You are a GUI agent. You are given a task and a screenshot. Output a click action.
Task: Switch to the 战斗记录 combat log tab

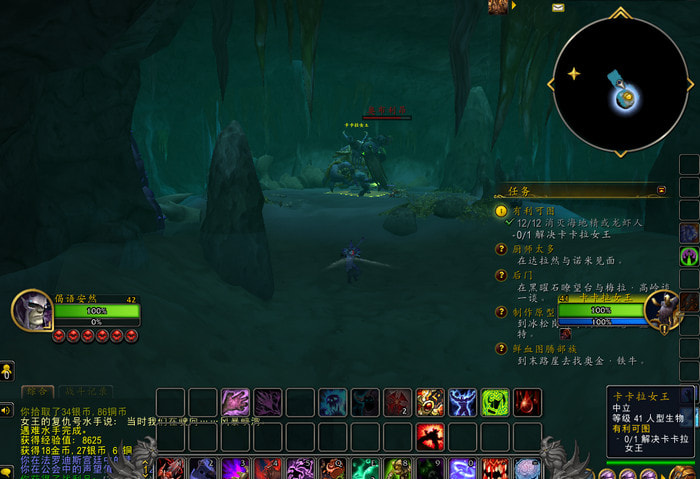pos(85,391)
